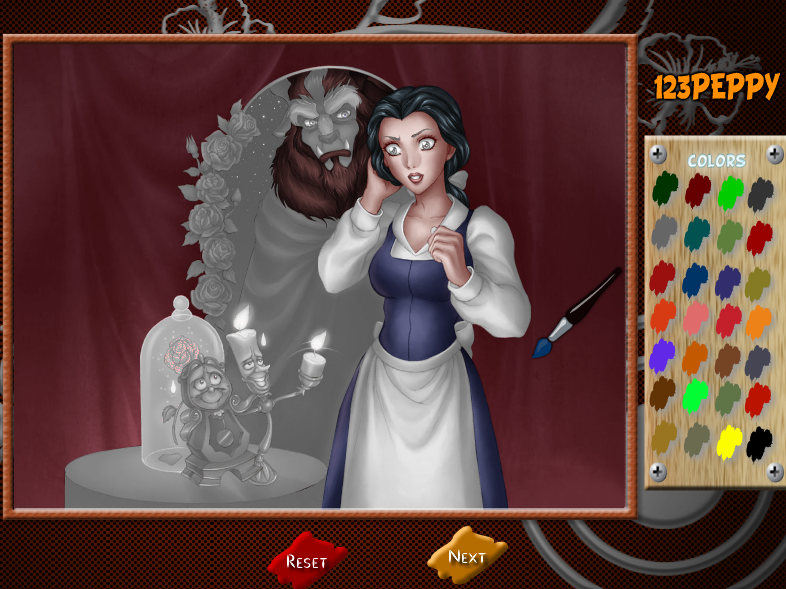Go to the Next coloring page
786x589 pixels.
(466, 556)
